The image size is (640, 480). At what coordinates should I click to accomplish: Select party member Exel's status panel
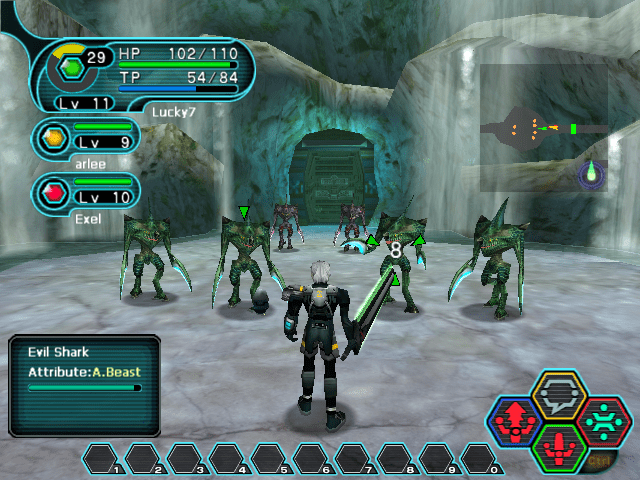[86, 191]
